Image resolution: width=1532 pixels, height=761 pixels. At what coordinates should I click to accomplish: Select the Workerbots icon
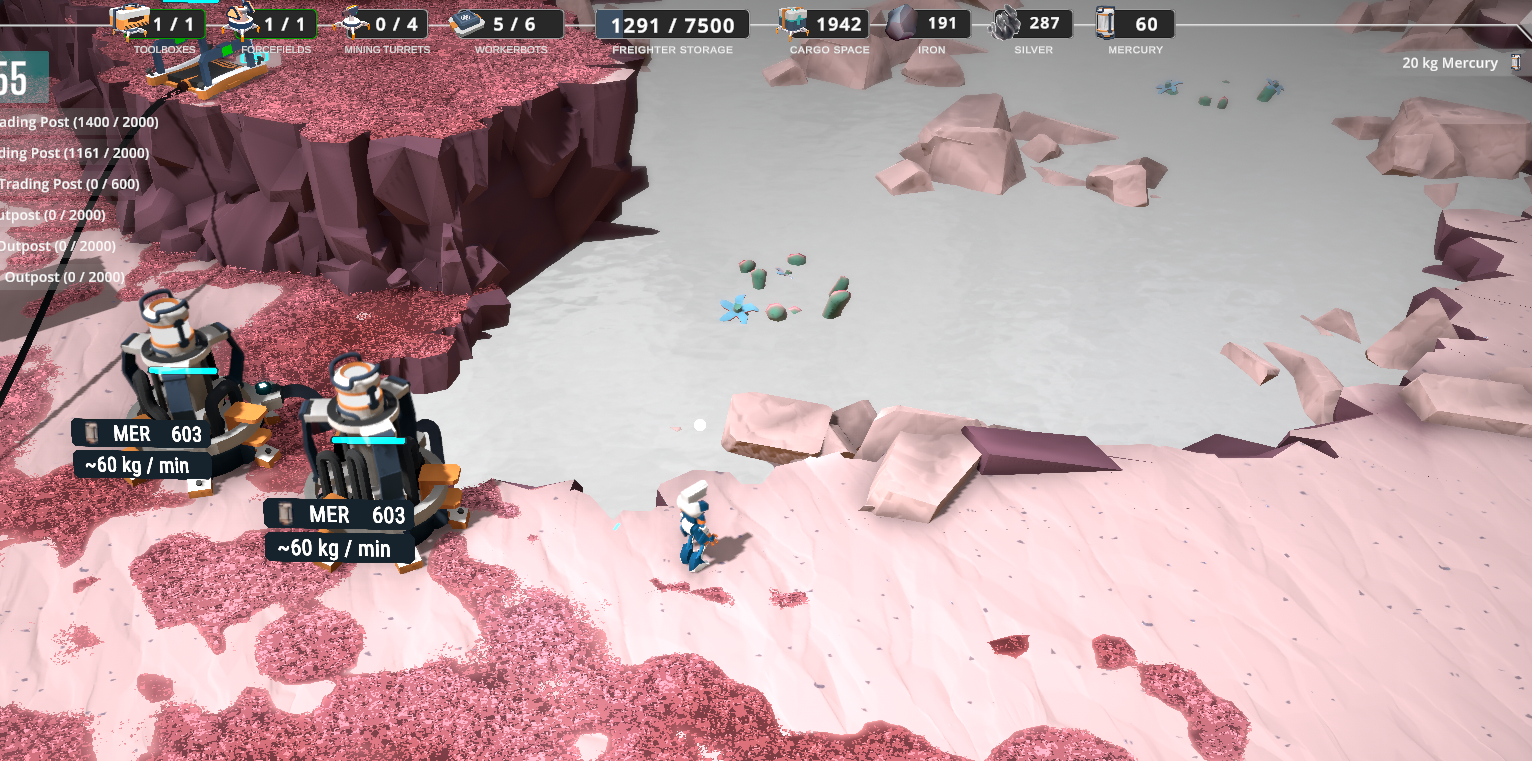coord(466,22)
